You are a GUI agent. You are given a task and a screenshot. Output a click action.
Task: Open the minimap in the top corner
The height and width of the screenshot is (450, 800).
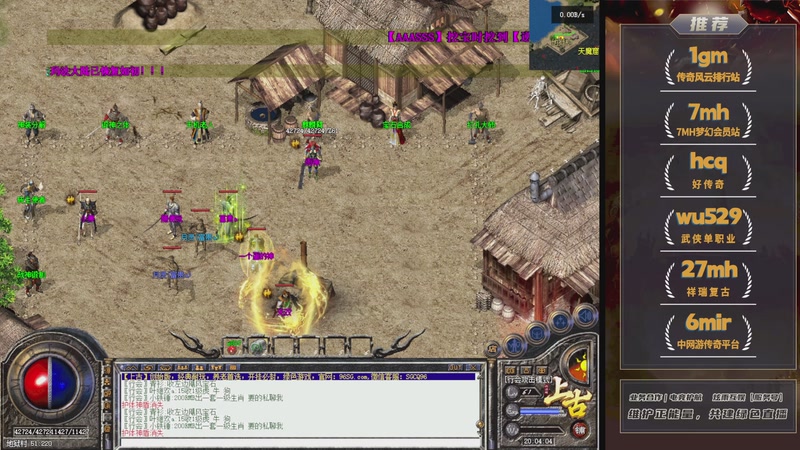[565, 33]
